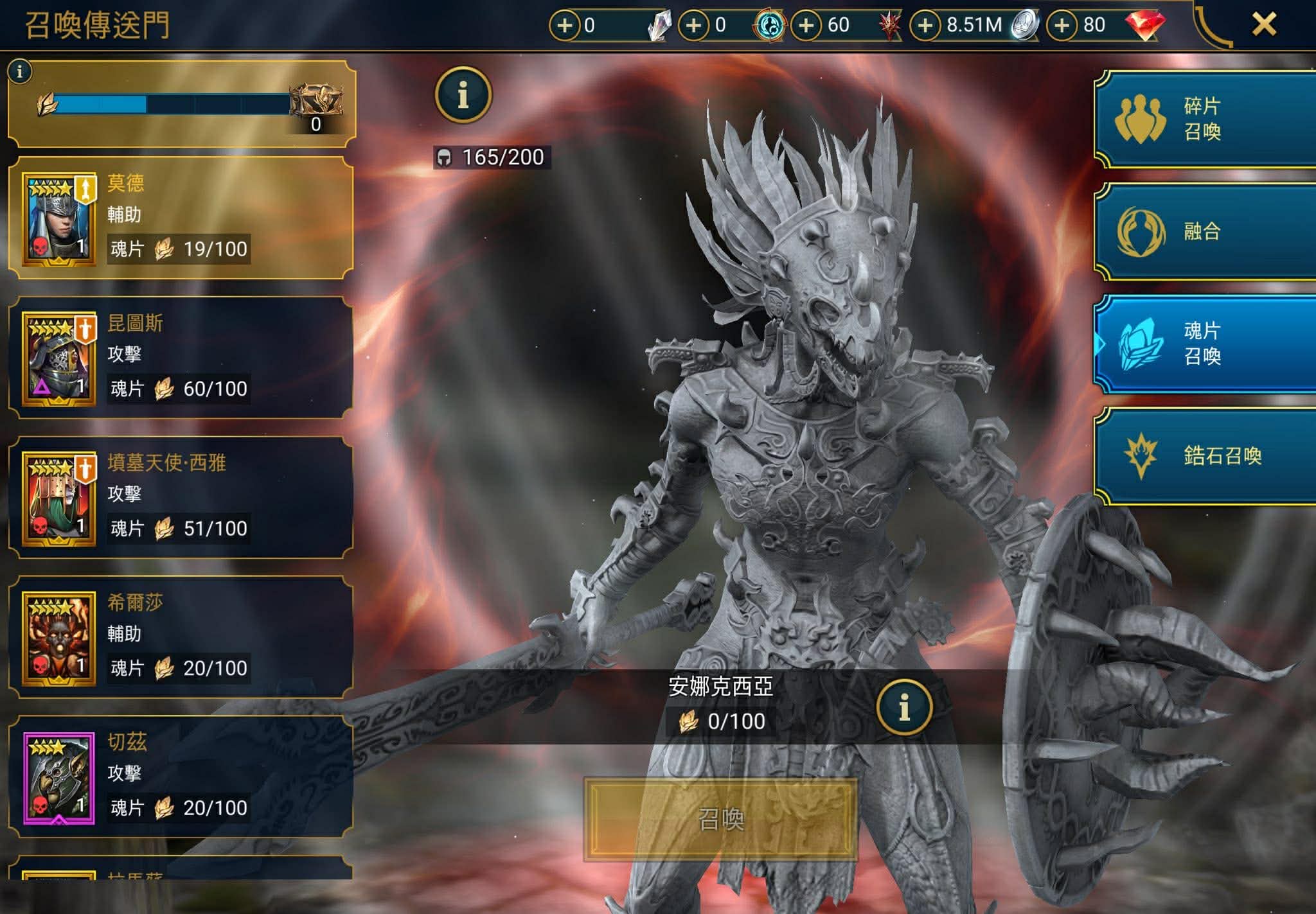1316x914 pixels.
Task: Add dark red shards beside 60
Action: pos(806,26)
